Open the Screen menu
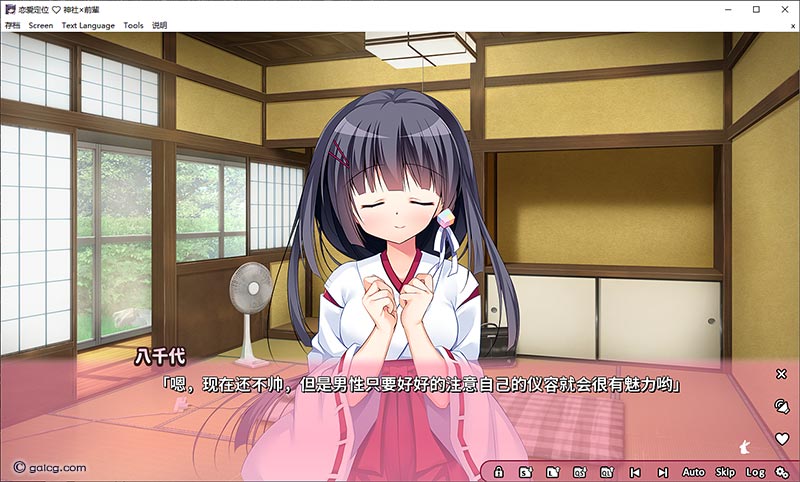The width and height of the screenshot is (800, 482). tap(41, 25)
